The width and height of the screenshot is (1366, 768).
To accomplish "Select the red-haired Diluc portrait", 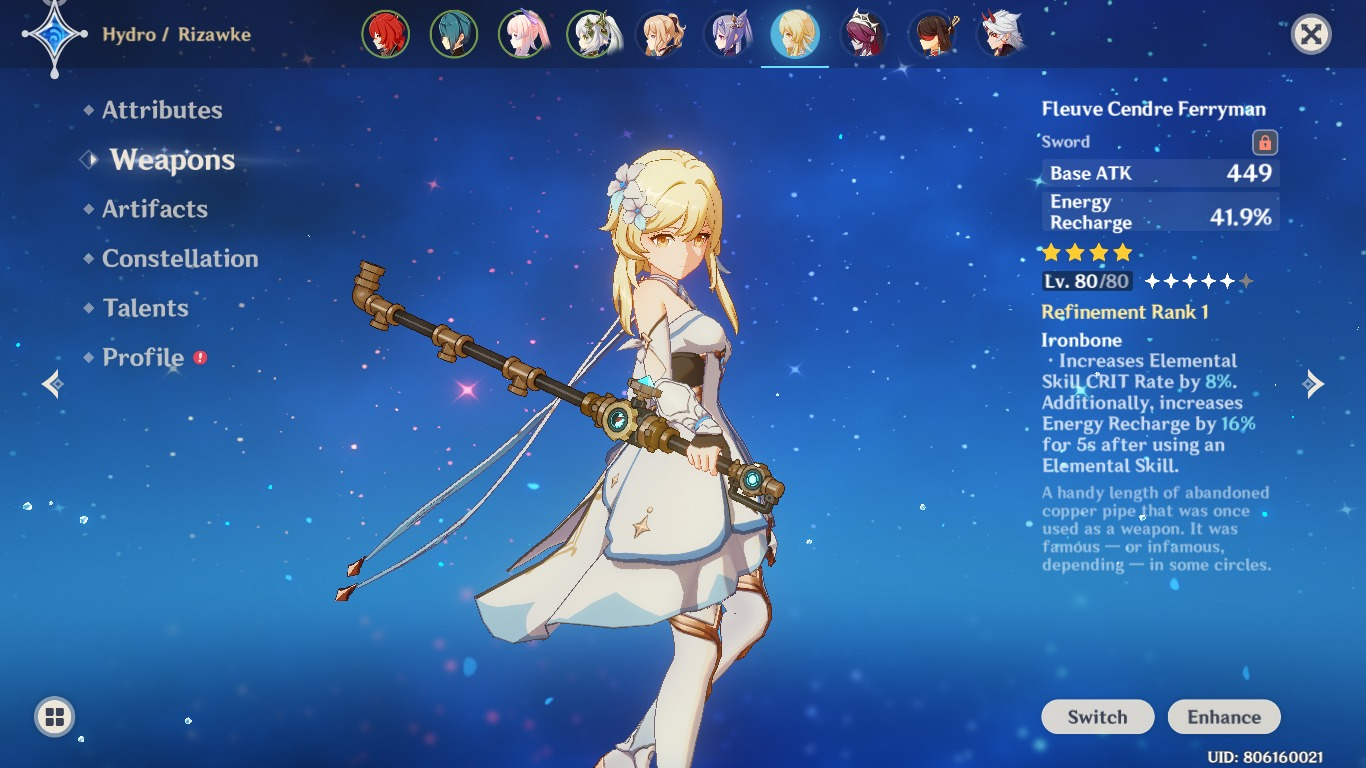I will pyautogui.click(x=386, y=35).
